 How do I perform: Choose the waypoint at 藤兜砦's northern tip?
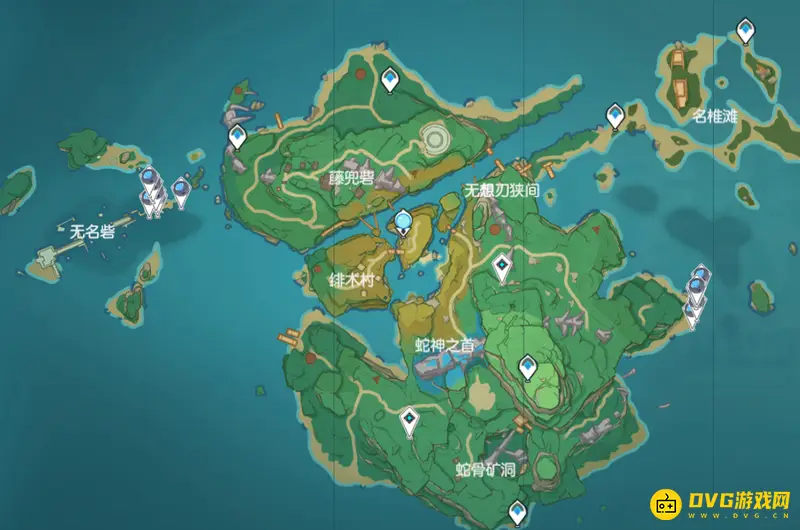click(390, 77)
